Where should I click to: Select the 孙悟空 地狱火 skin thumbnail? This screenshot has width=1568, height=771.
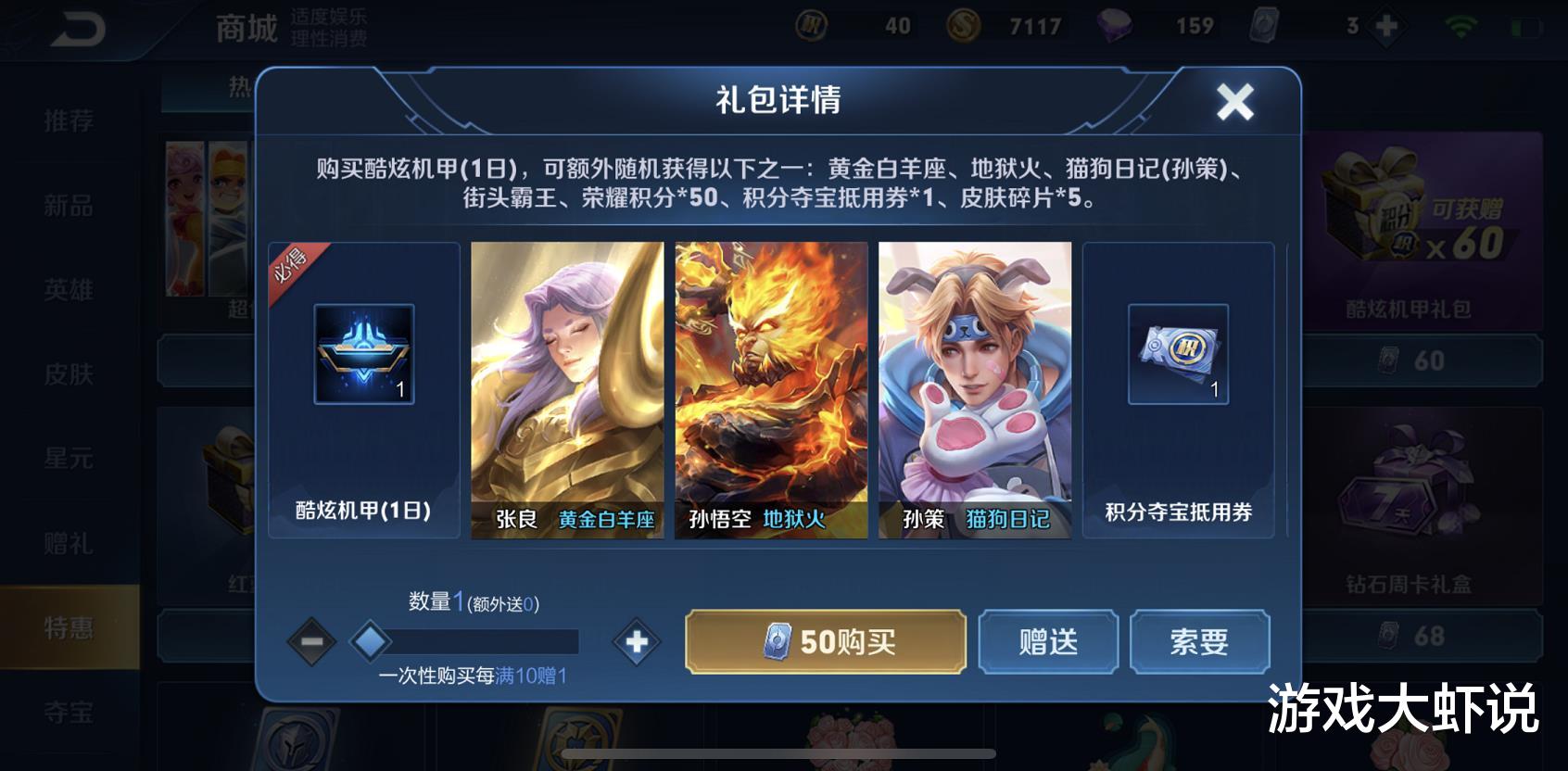coord(771,389)
